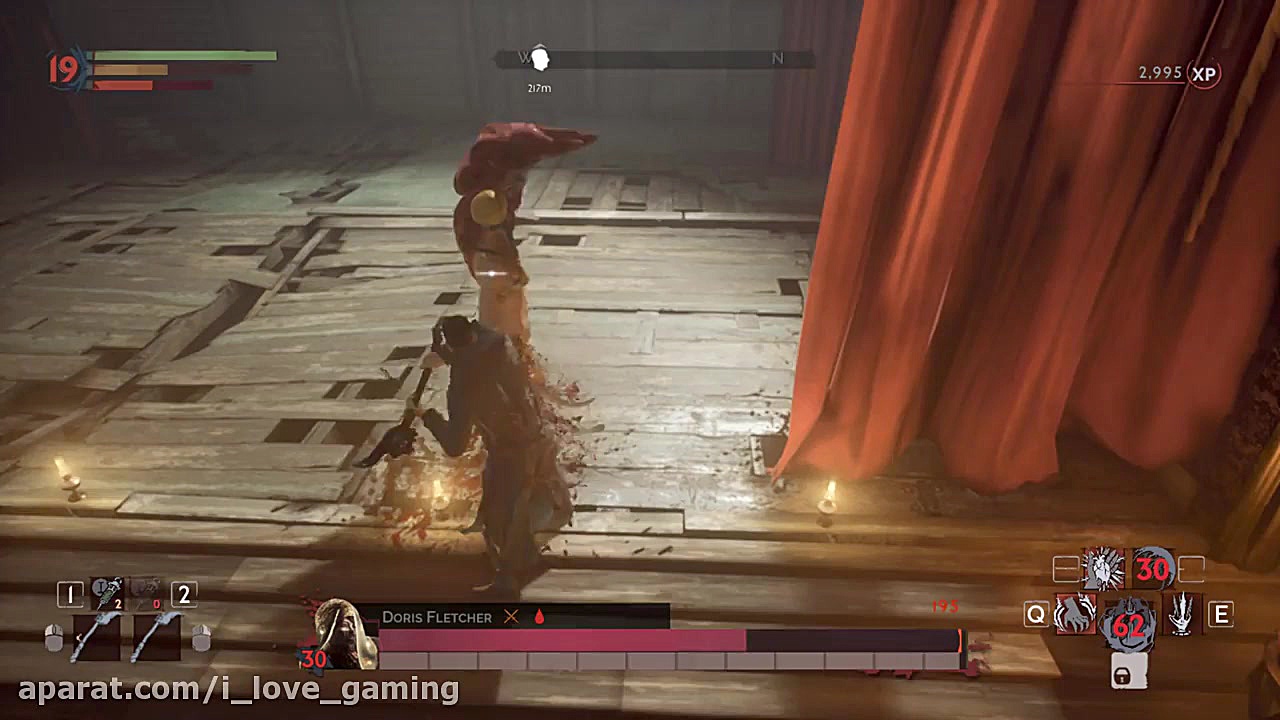
Task: Click the empty consumable icon beside slot 2
Action: click(x=145, y=592)
